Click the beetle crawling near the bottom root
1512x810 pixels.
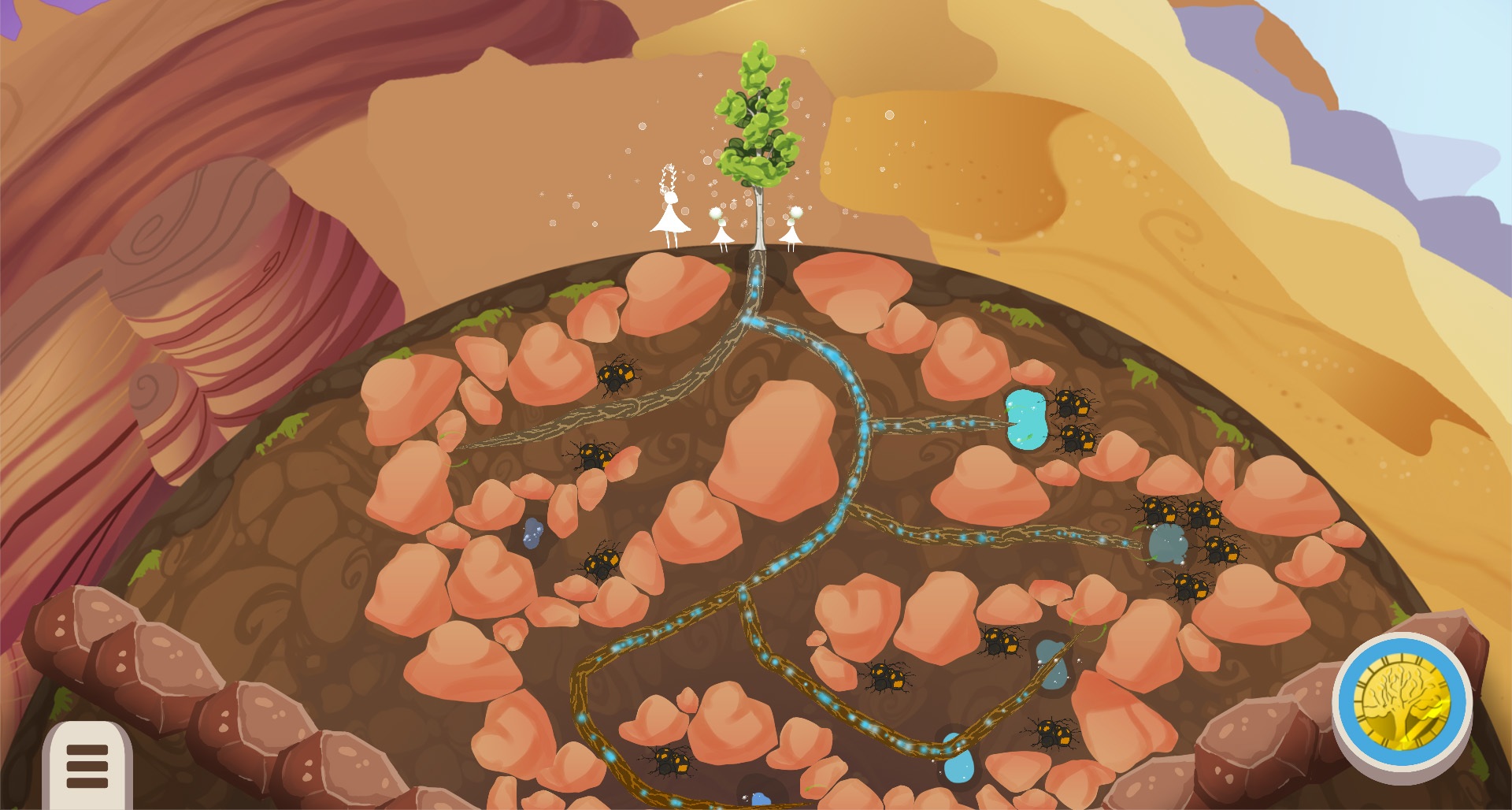[668, 760]
